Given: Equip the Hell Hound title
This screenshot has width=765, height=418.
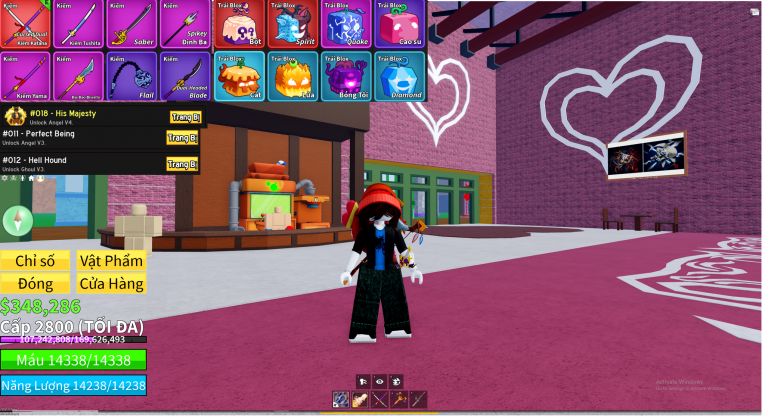Looking at the screenshot, I should 183,164.
